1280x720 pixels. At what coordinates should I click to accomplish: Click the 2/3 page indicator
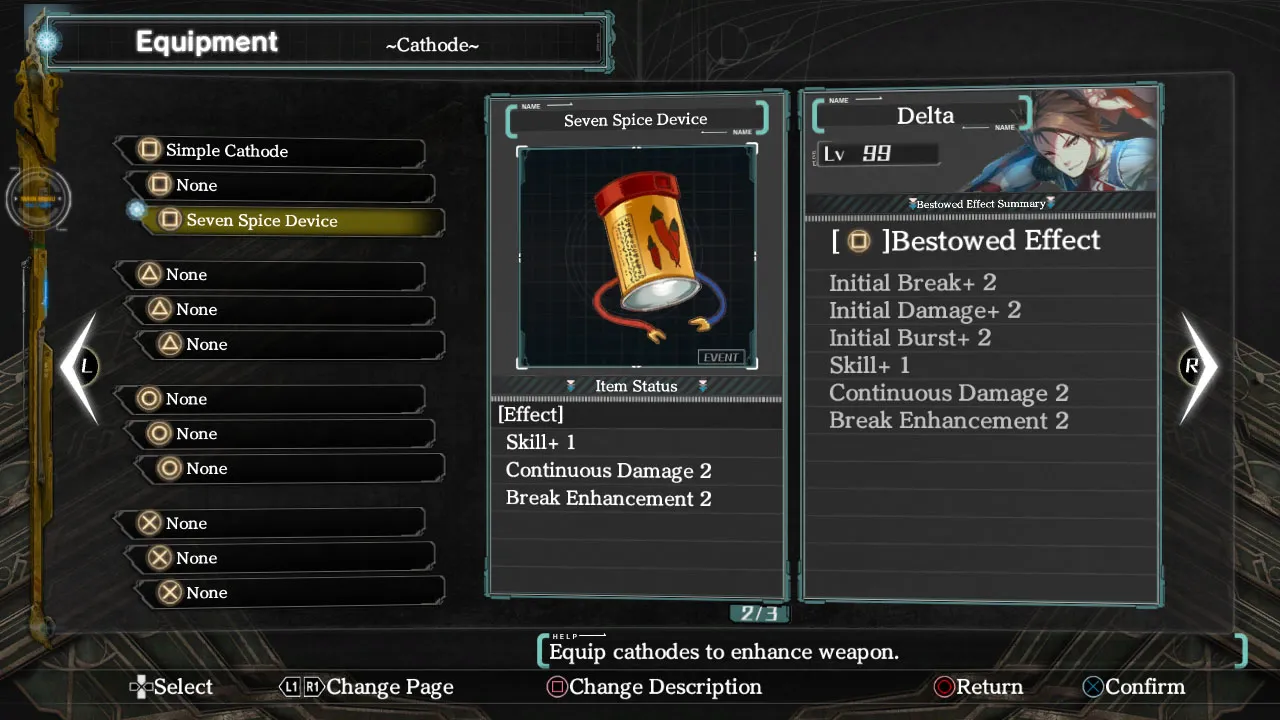758,611
